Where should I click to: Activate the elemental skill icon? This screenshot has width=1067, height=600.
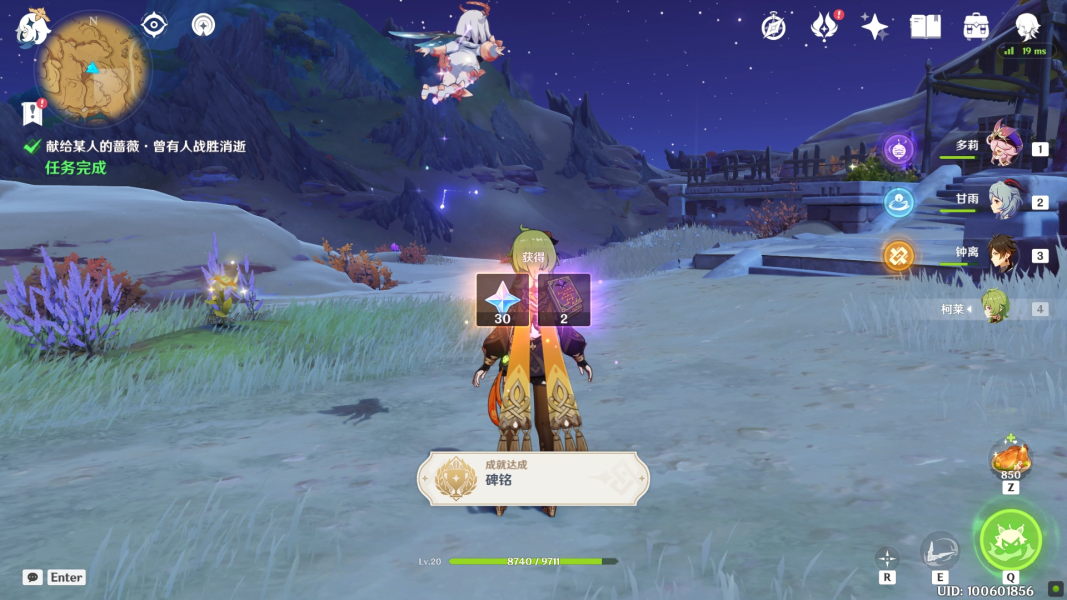click(939, 550)
